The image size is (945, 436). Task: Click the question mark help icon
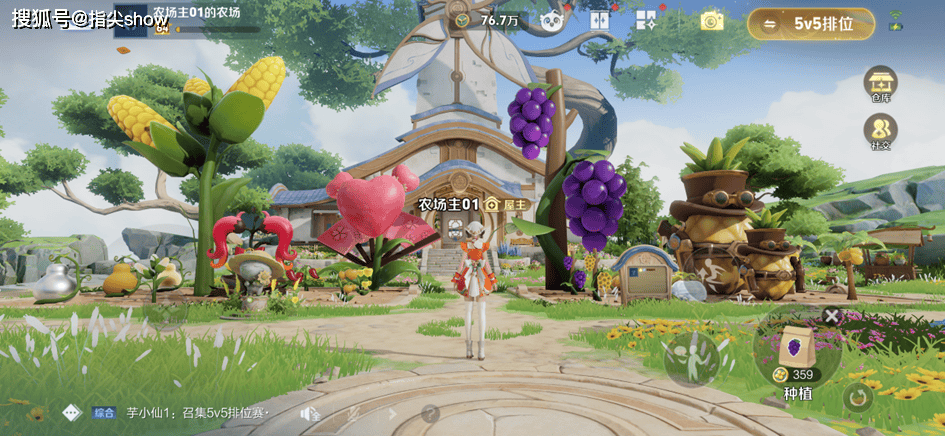pyautogui.click(x=430, y=413)
